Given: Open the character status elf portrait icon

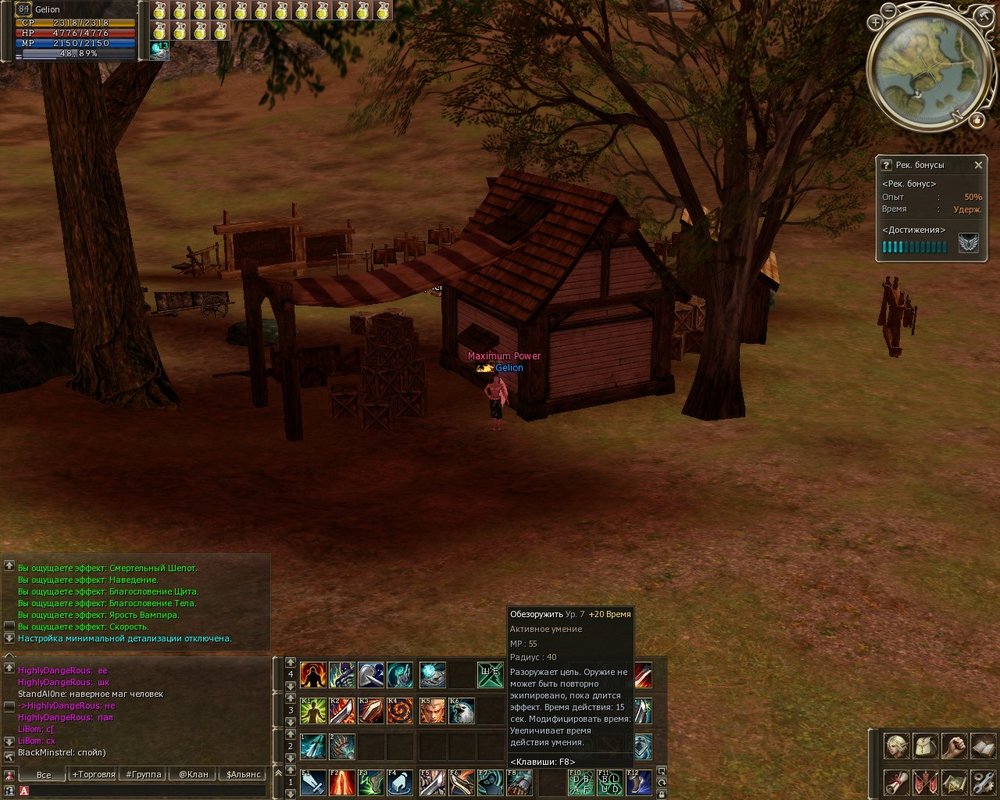Looking at the screenshot, I should [x=895, y=746].
